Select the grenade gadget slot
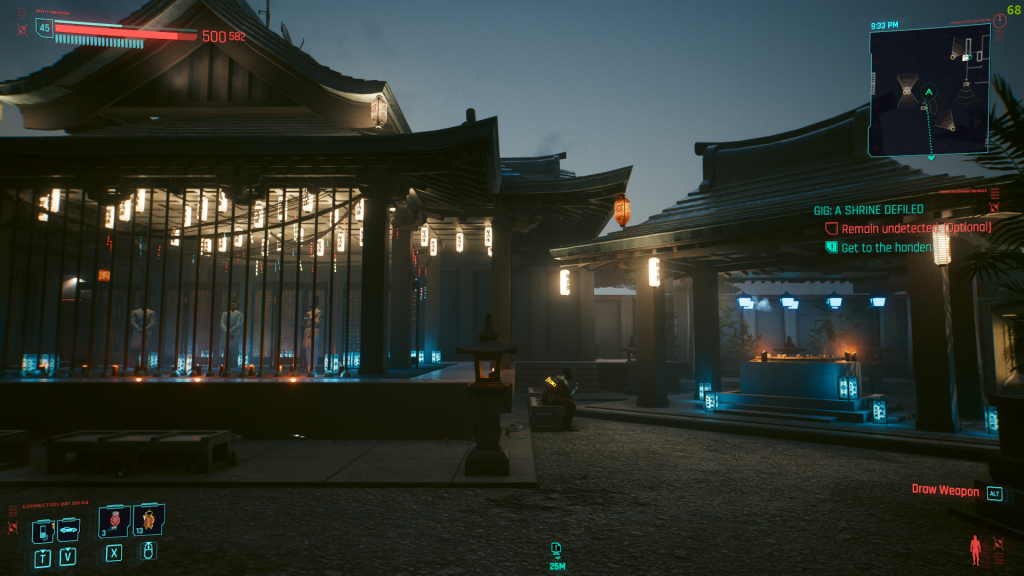Viewport: 1024px width, 576px height. click(149, 520)
